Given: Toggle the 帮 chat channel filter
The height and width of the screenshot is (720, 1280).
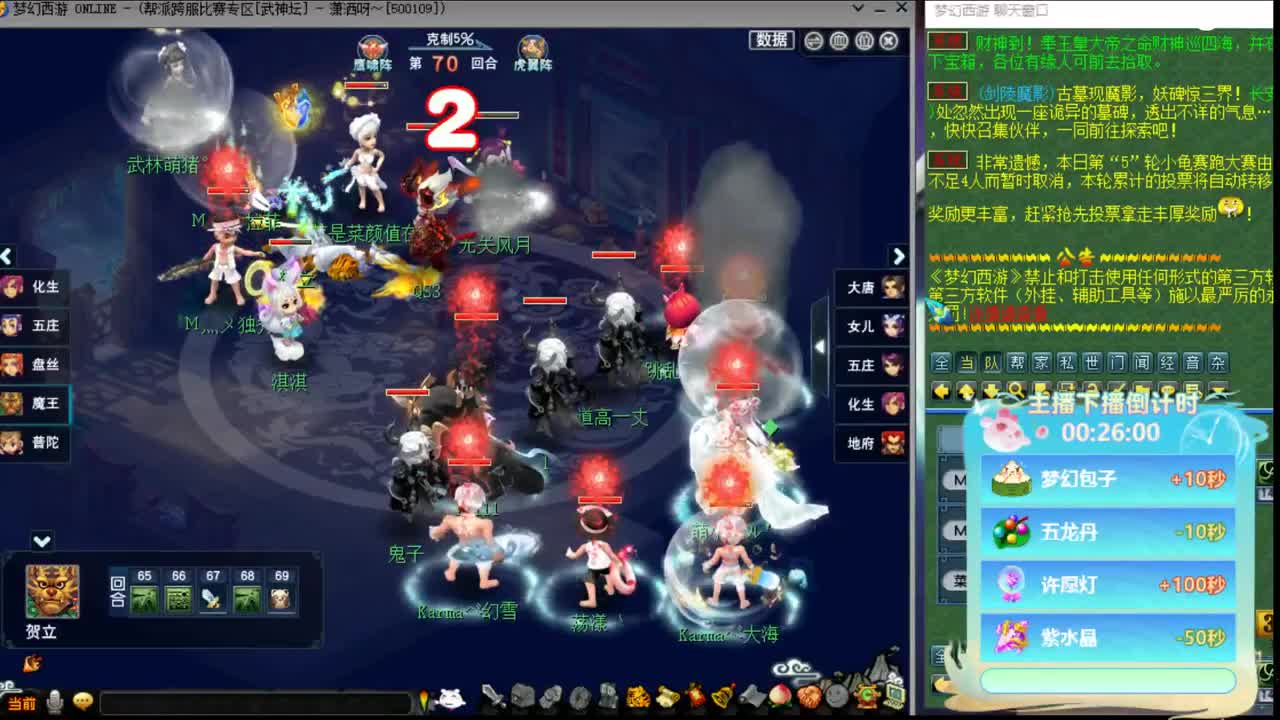Looking at the screenshot, I should tap(1016, 363).
